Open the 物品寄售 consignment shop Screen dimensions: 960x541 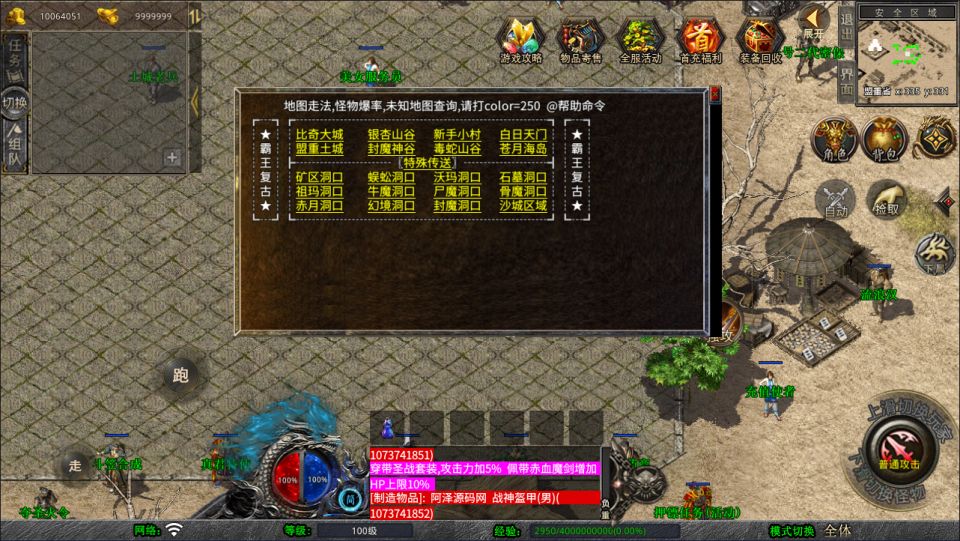point(581,40)
